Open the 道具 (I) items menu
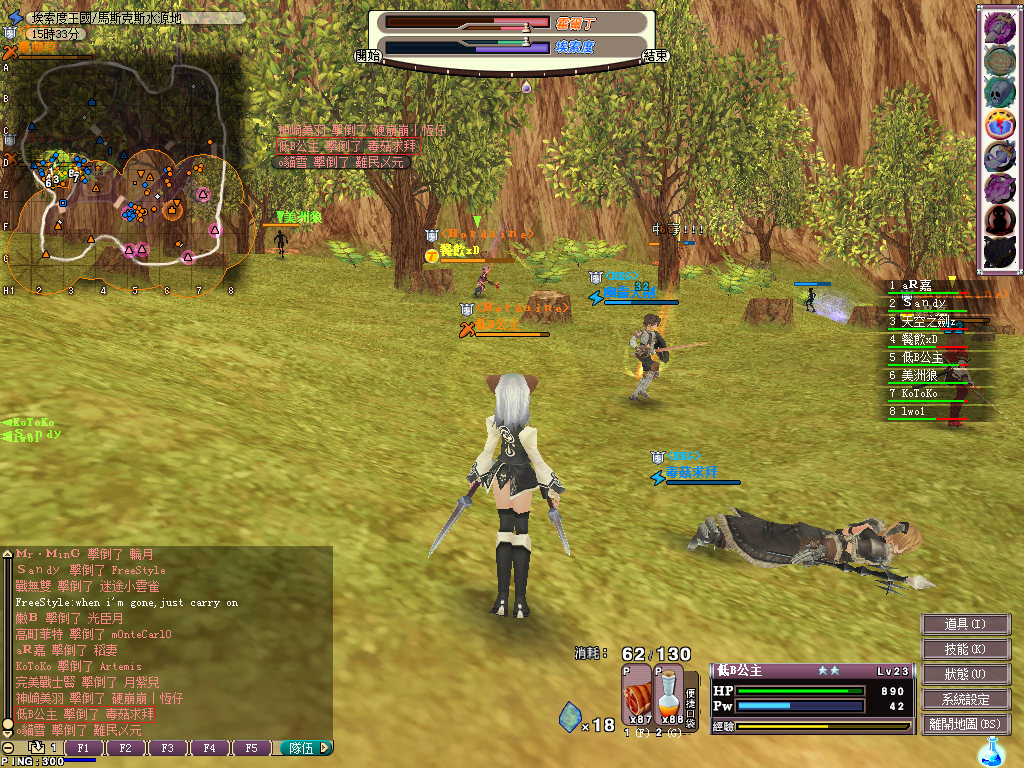 (x=965, y=624)
